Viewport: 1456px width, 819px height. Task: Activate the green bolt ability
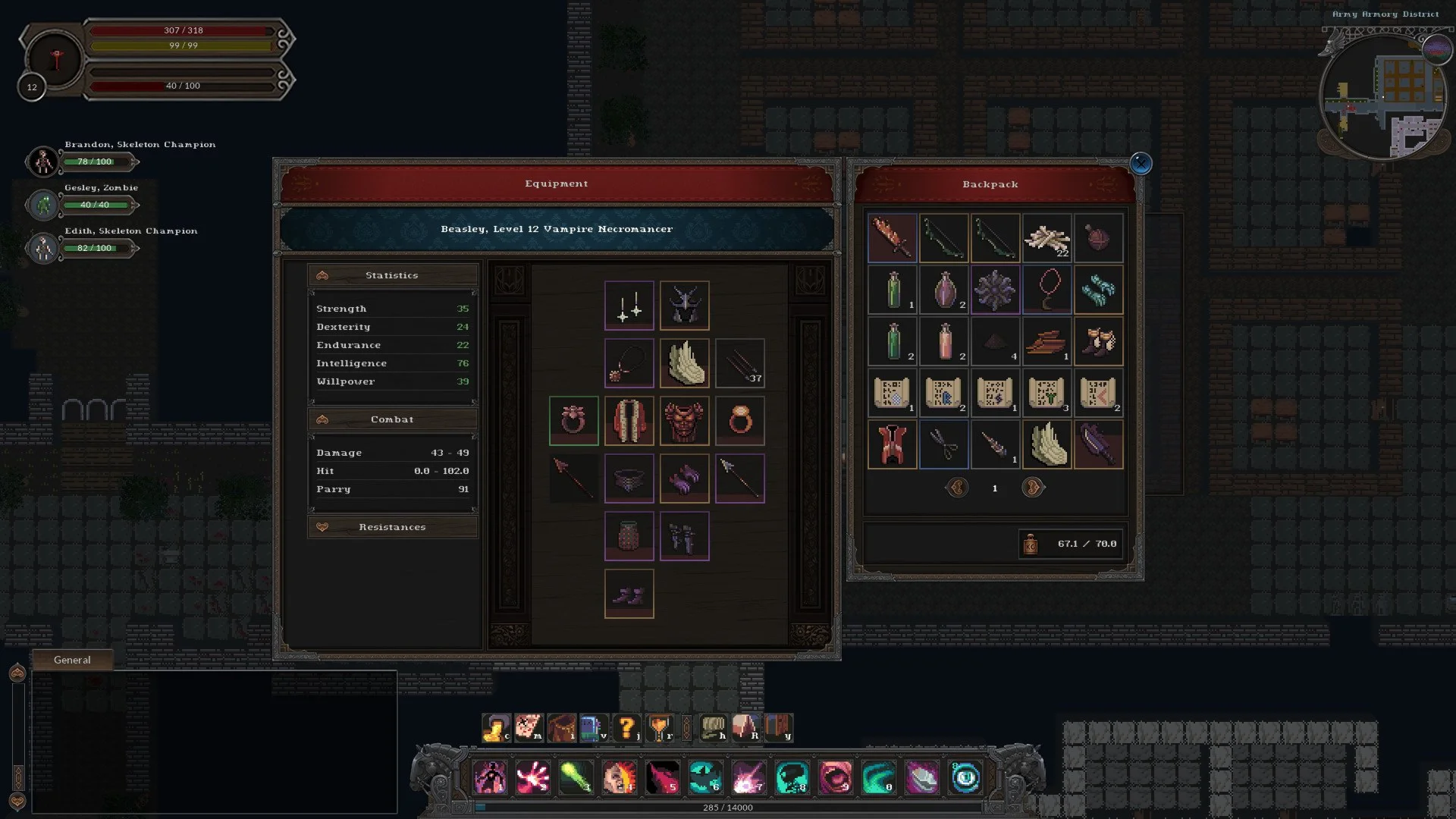(576, 778)
